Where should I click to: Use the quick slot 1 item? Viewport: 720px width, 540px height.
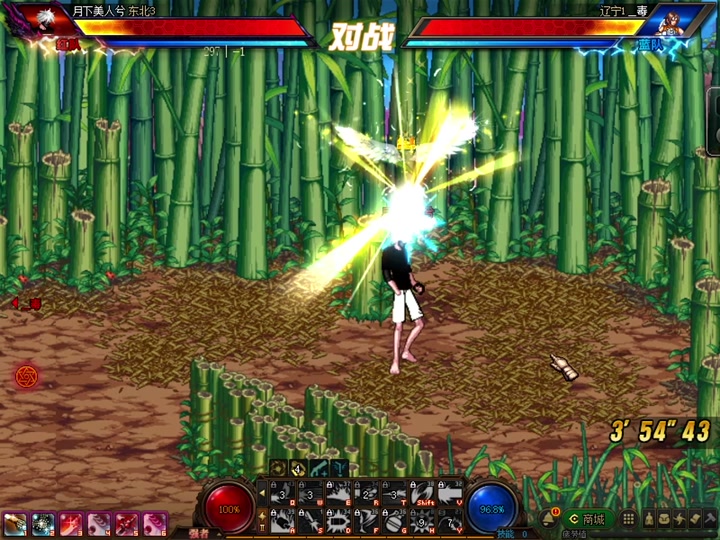15,523
